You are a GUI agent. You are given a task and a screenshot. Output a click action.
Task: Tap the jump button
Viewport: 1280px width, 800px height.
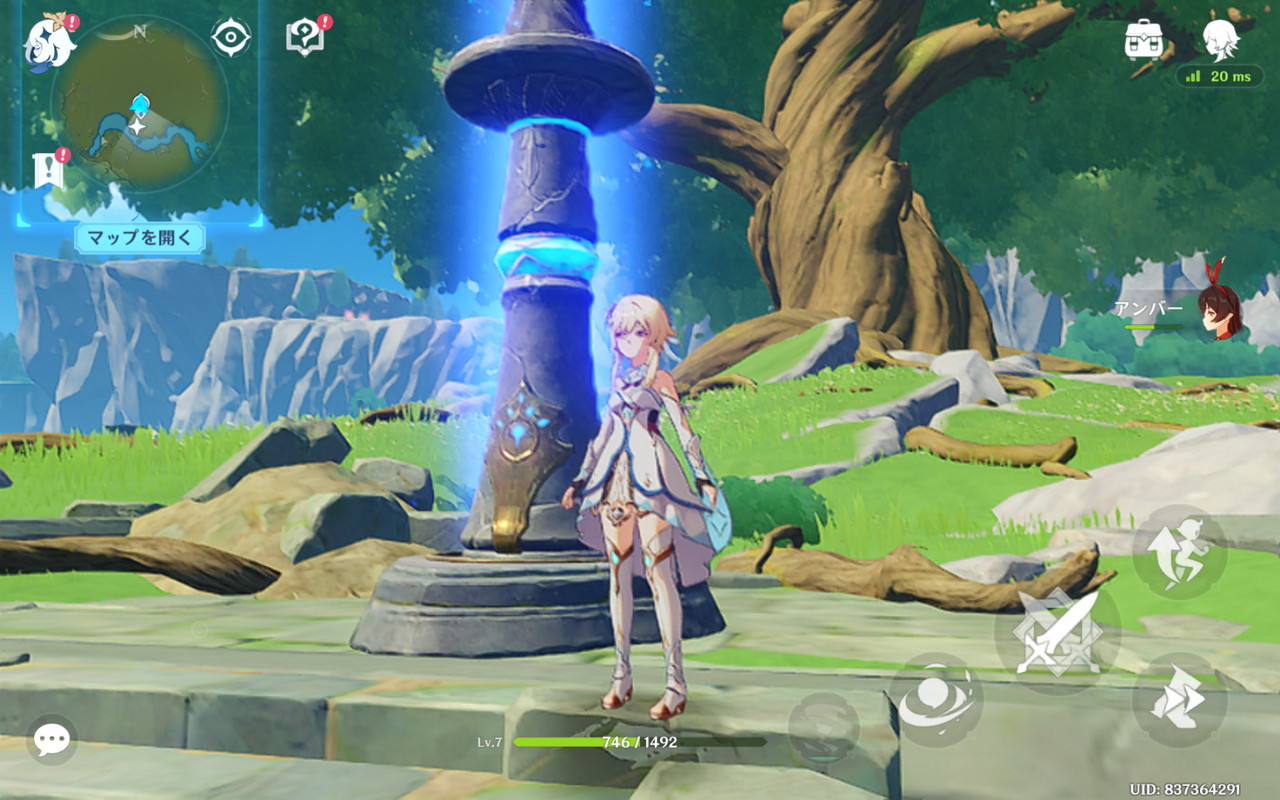1179,552
